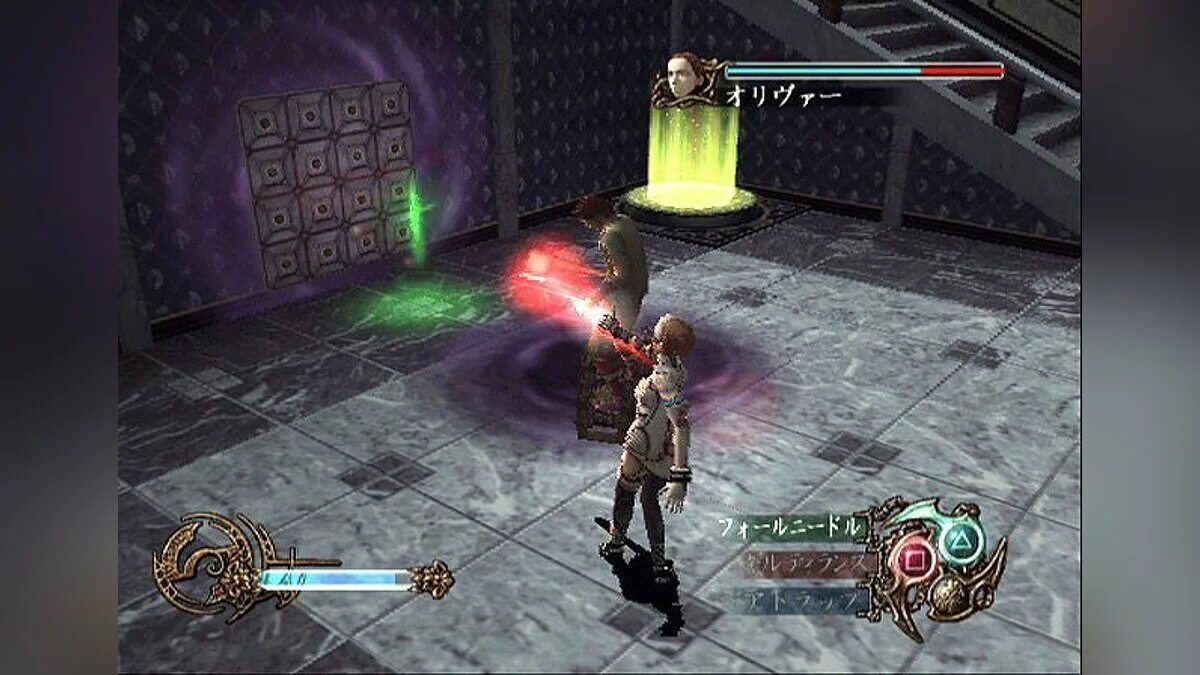Viewport: 1200px width, 675px height.
Task: Choose the red ランス trap entry
Action: (x=800, y=563)
